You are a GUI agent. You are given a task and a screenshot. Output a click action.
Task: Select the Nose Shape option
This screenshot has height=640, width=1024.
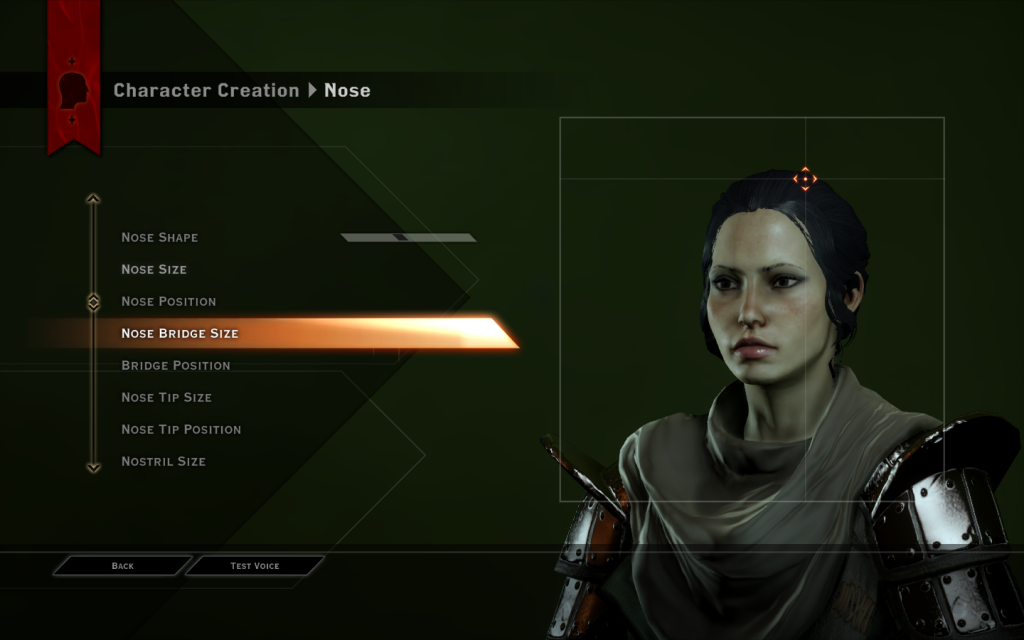click(x=160, y=238)
